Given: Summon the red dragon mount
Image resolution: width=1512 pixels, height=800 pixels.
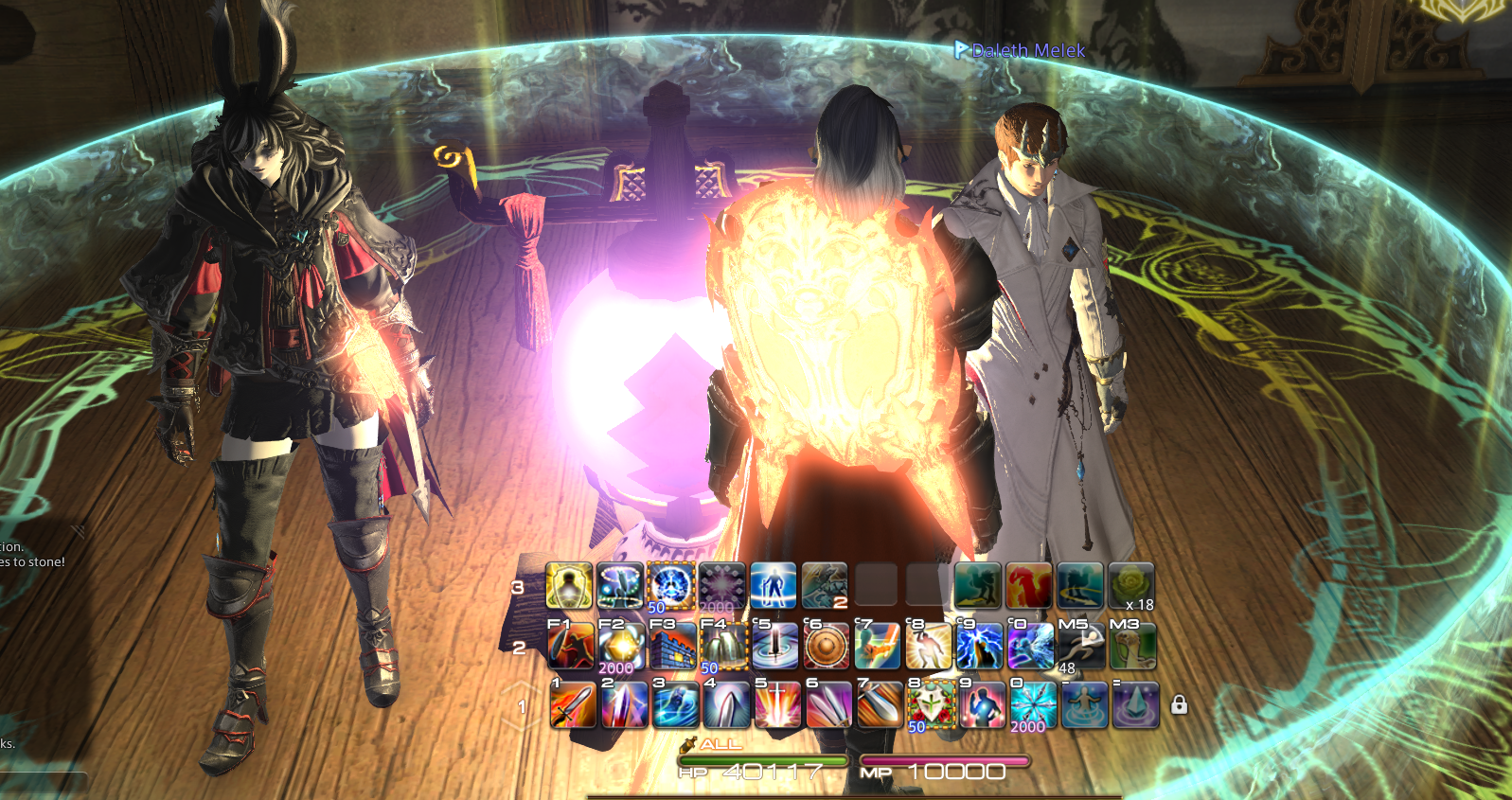Looking at the screenshot, I should click(x=1029, y=585).
